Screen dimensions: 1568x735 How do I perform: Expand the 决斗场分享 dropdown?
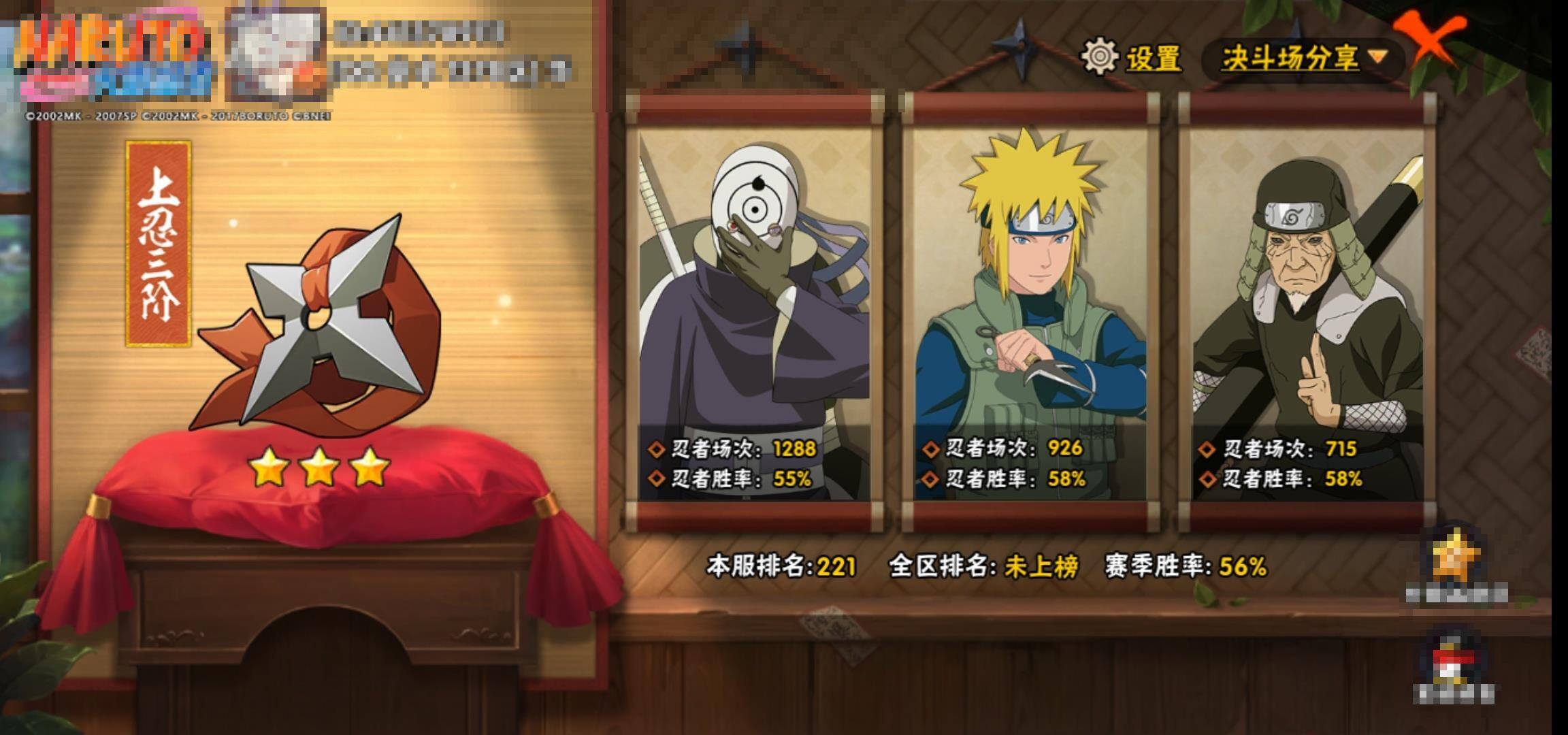click(1303, 59)
